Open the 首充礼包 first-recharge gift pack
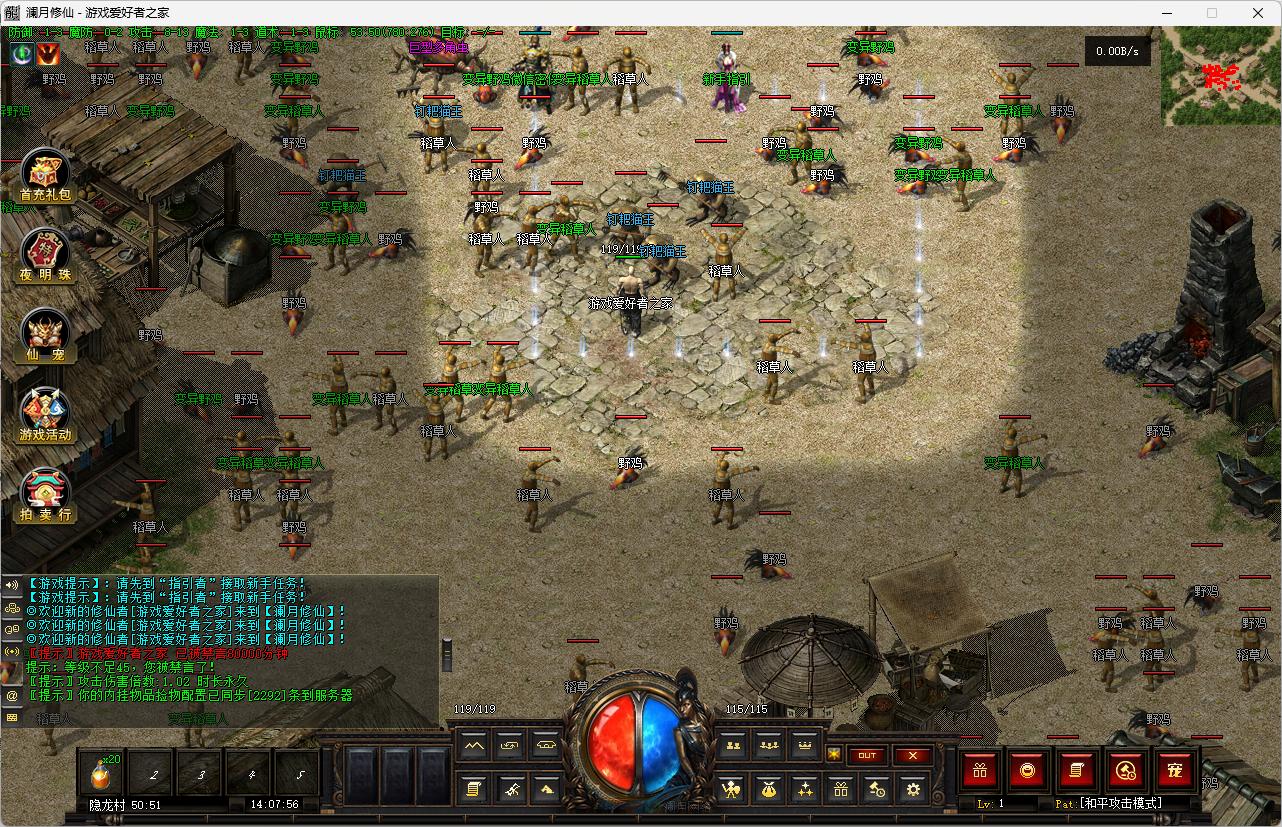Viewport: 1282px width, 827px height. (x=45, y=175)
